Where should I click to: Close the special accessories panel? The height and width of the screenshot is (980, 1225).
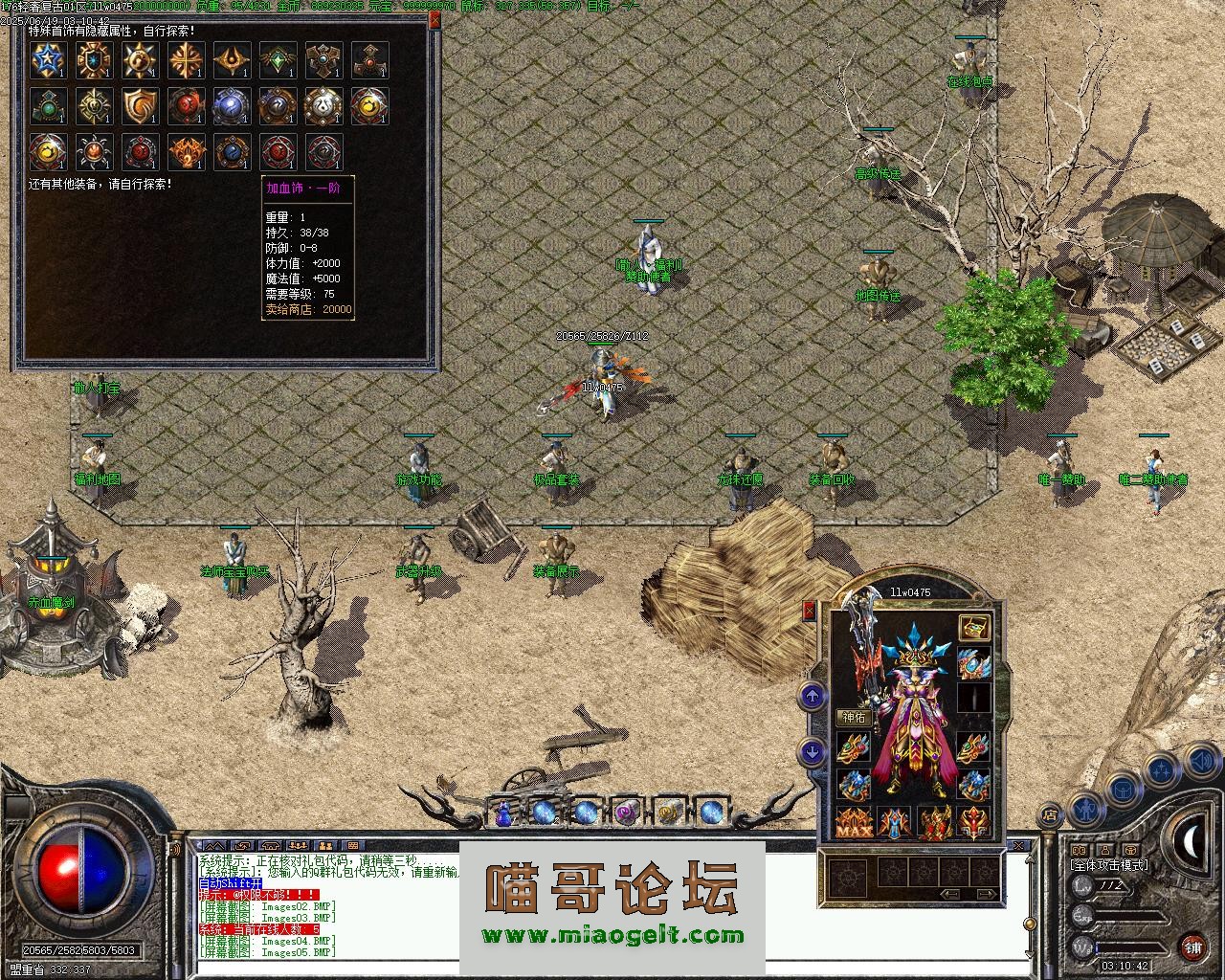tap(434, 19)
